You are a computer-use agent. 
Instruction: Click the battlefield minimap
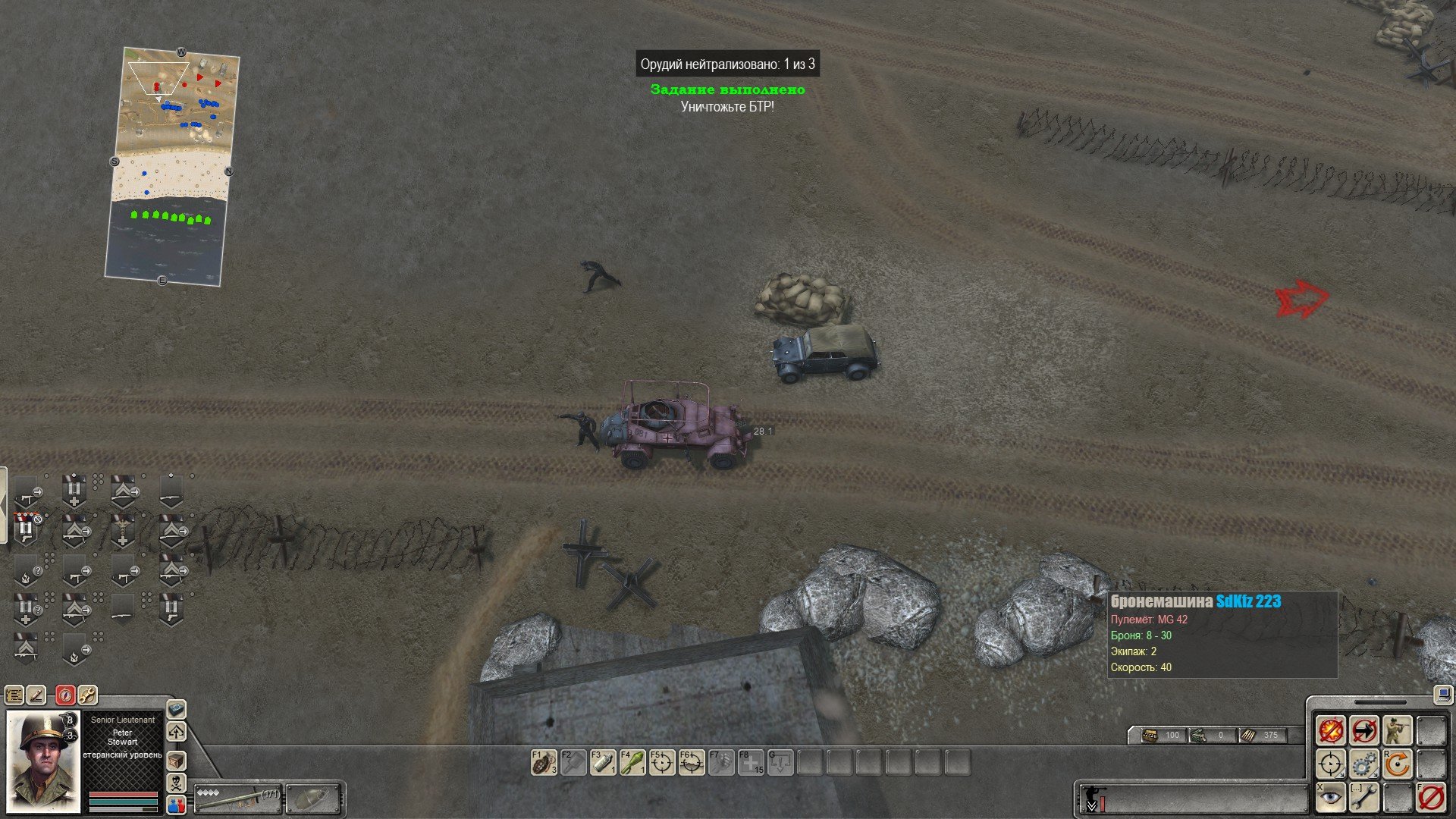tap(172, 167)
